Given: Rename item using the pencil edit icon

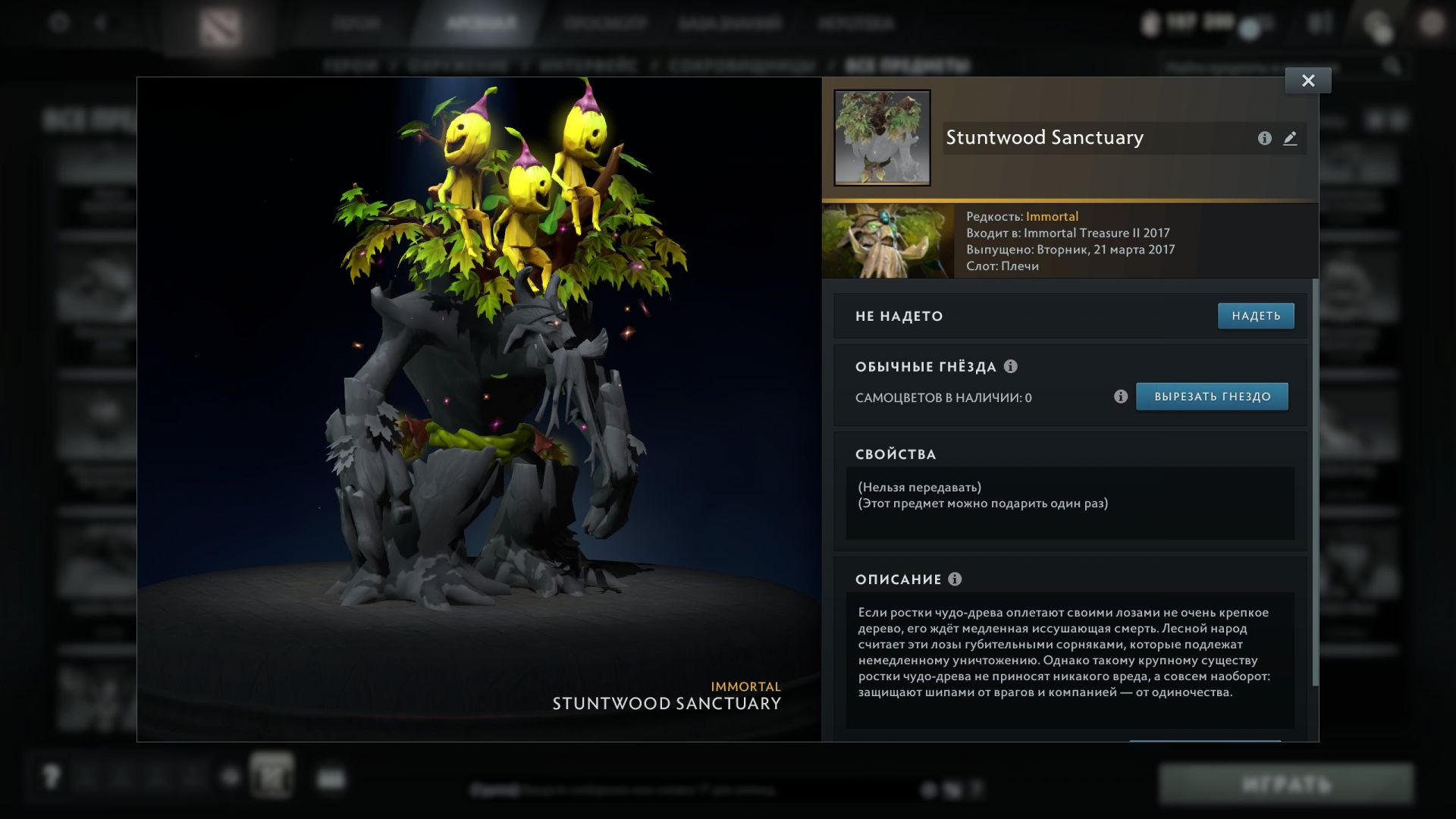Looking at the screenshot, I should [1290, 138].
